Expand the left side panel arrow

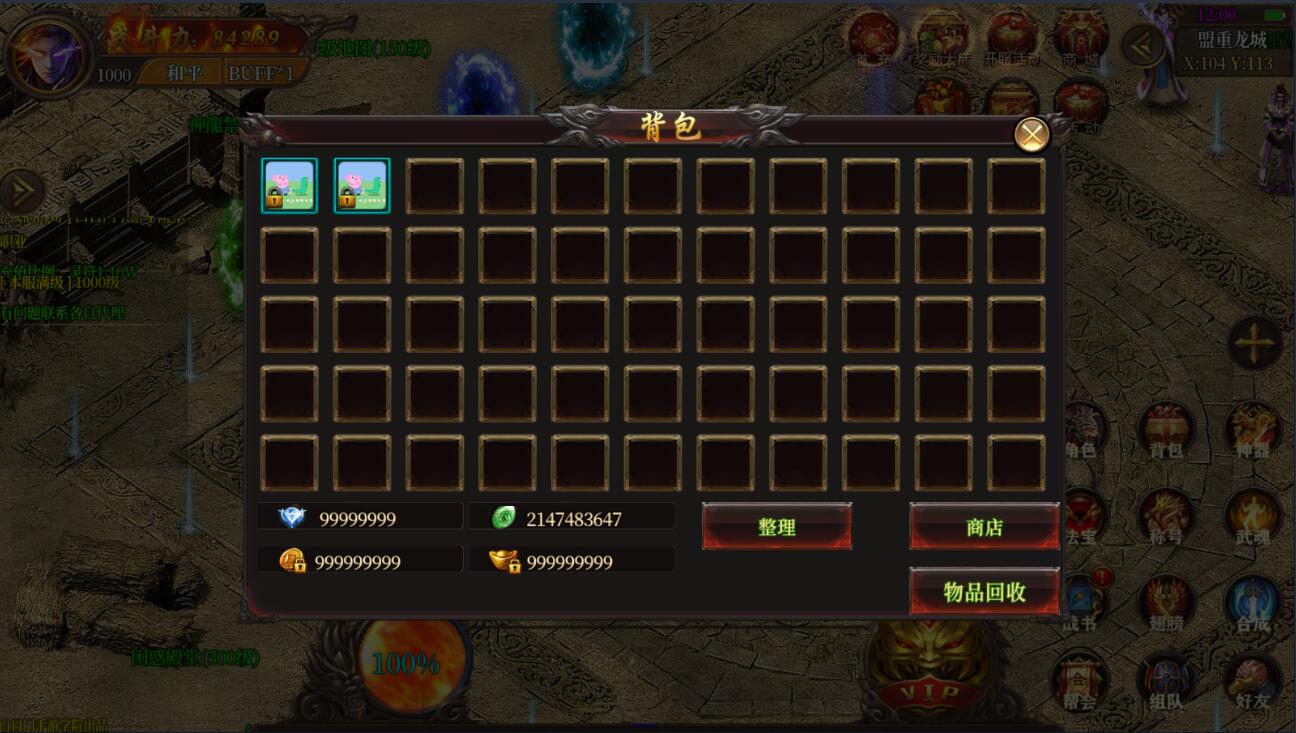point(20,191)
